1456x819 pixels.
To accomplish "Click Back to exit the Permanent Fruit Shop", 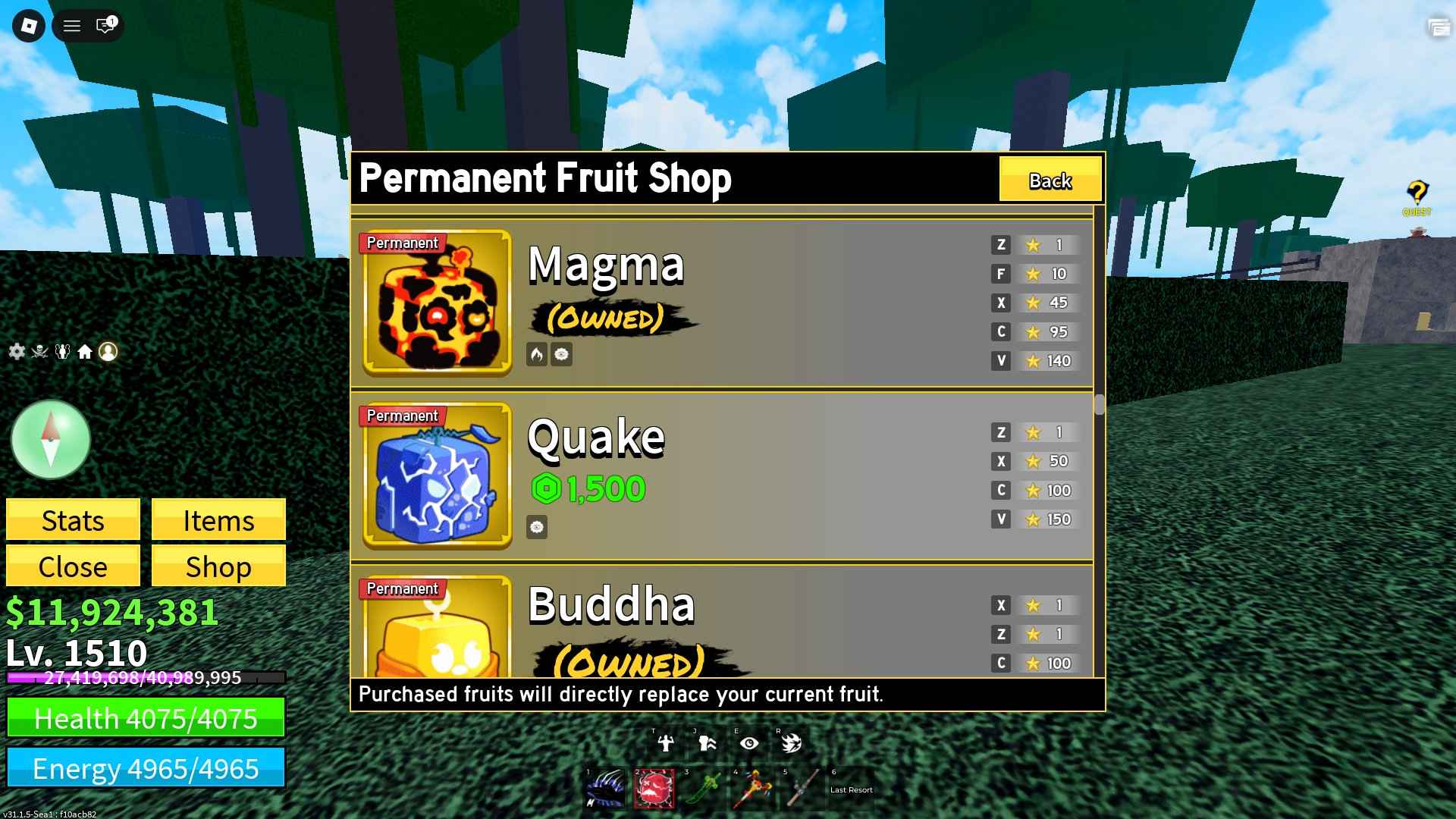I will coord(1050,180).
